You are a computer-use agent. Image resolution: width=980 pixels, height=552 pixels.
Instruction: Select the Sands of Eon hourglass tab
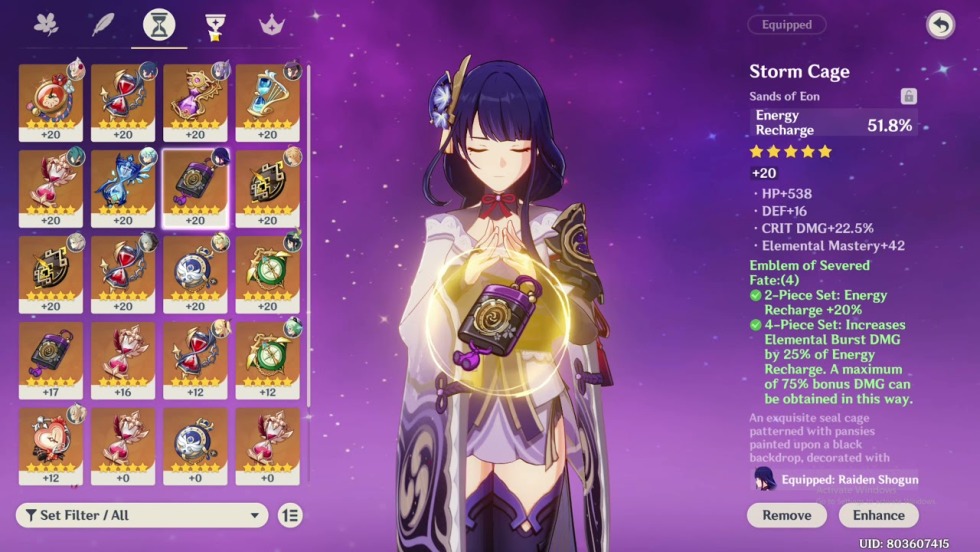point(158,25)
